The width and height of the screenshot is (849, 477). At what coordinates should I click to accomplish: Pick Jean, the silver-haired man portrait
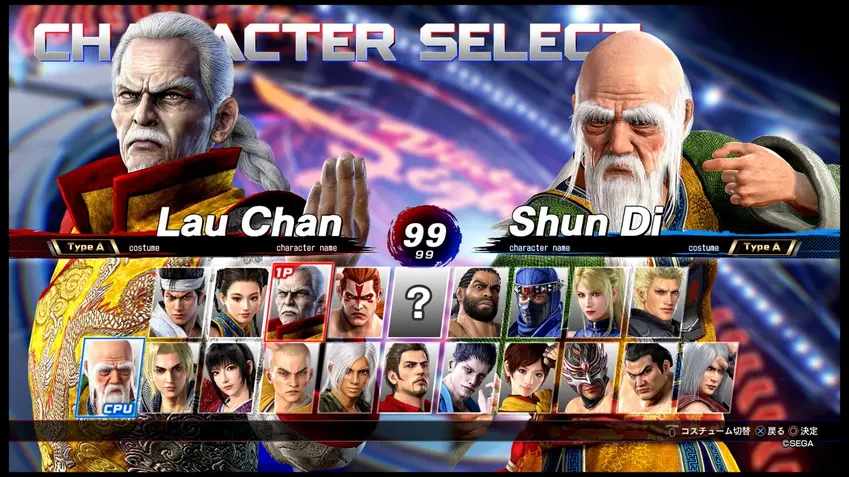click(x=706, y=376)
